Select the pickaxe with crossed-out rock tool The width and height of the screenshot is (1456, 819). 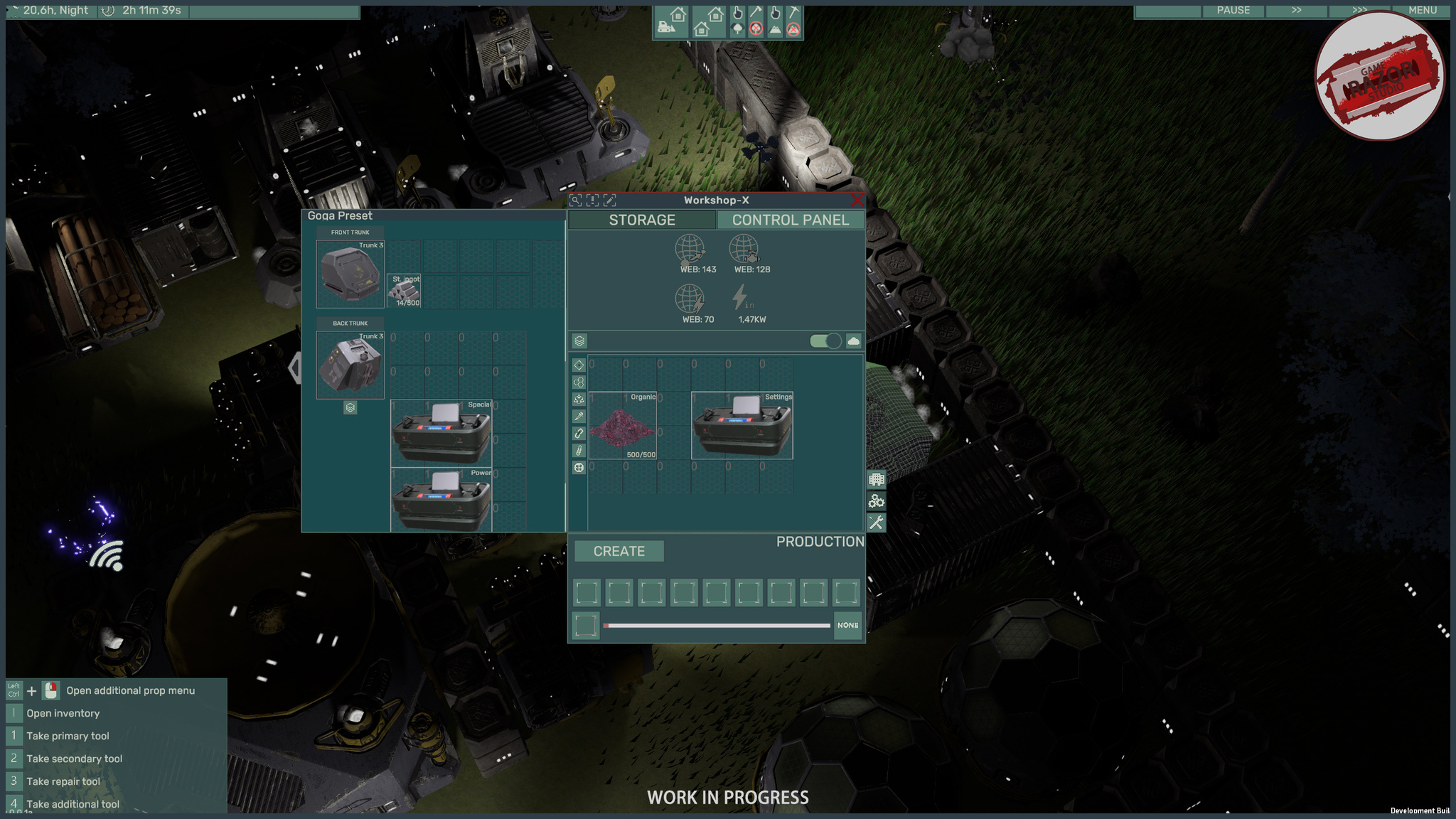pyautogui.click(x=793, y=21)
